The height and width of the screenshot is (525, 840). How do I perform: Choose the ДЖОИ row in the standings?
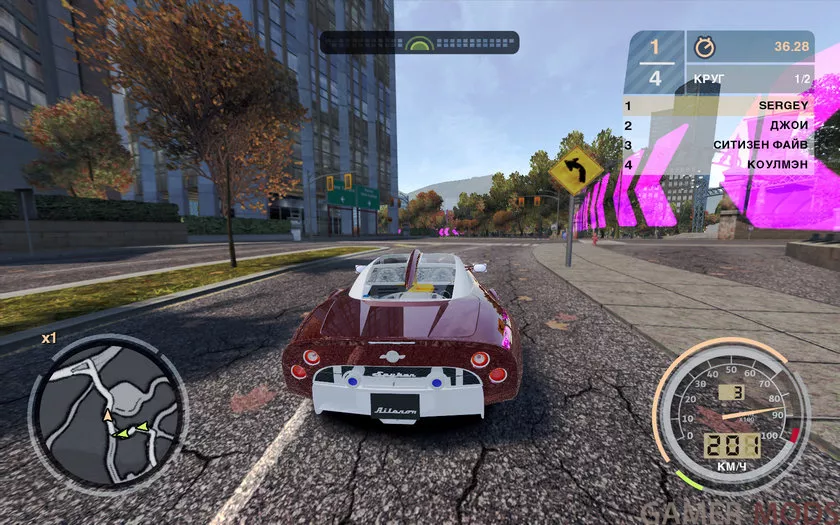pos(718,125)
